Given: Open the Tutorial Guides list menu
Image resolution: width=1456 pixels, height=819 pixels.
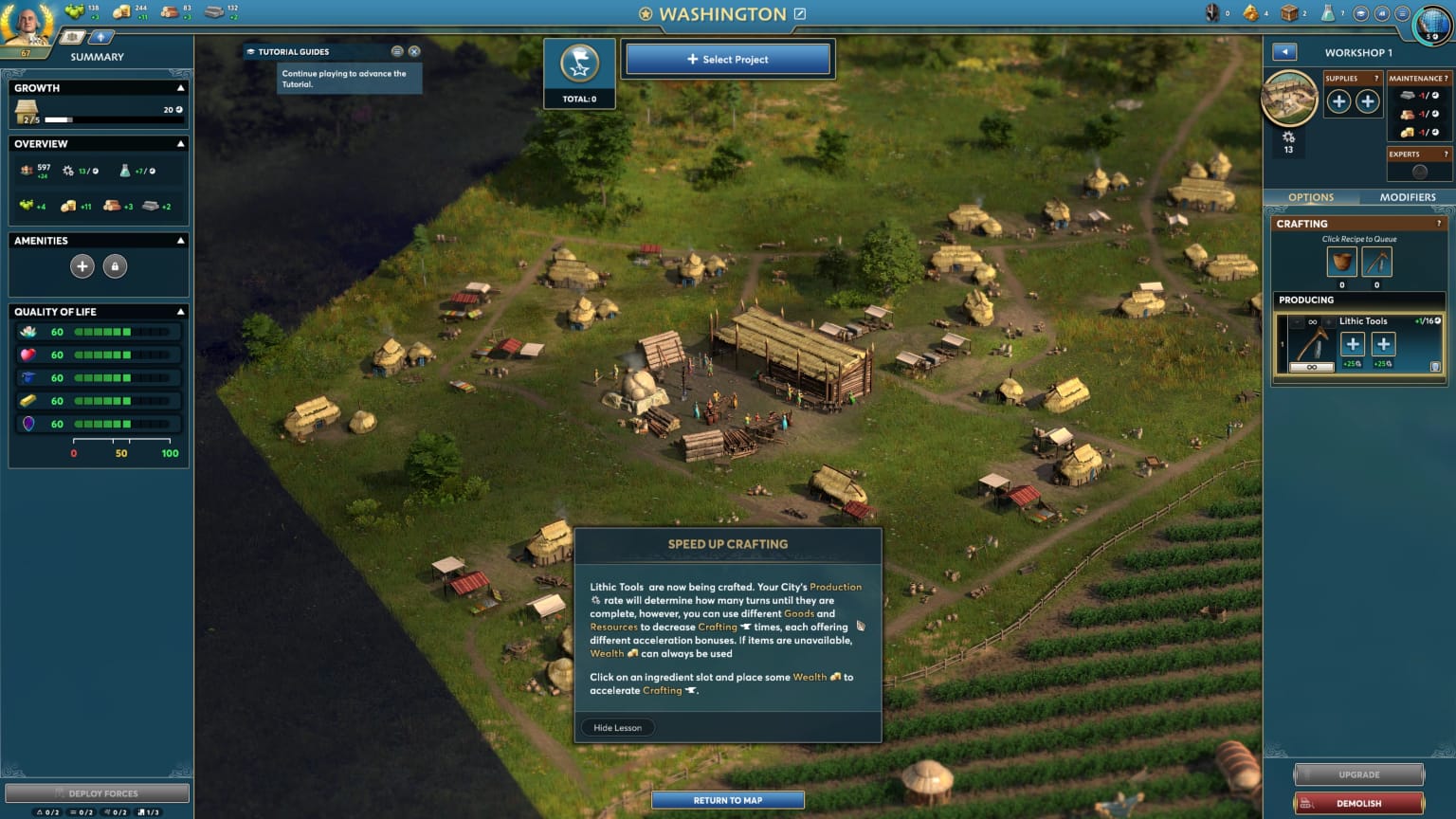Looking at the screenshot, I should point(397,51).
